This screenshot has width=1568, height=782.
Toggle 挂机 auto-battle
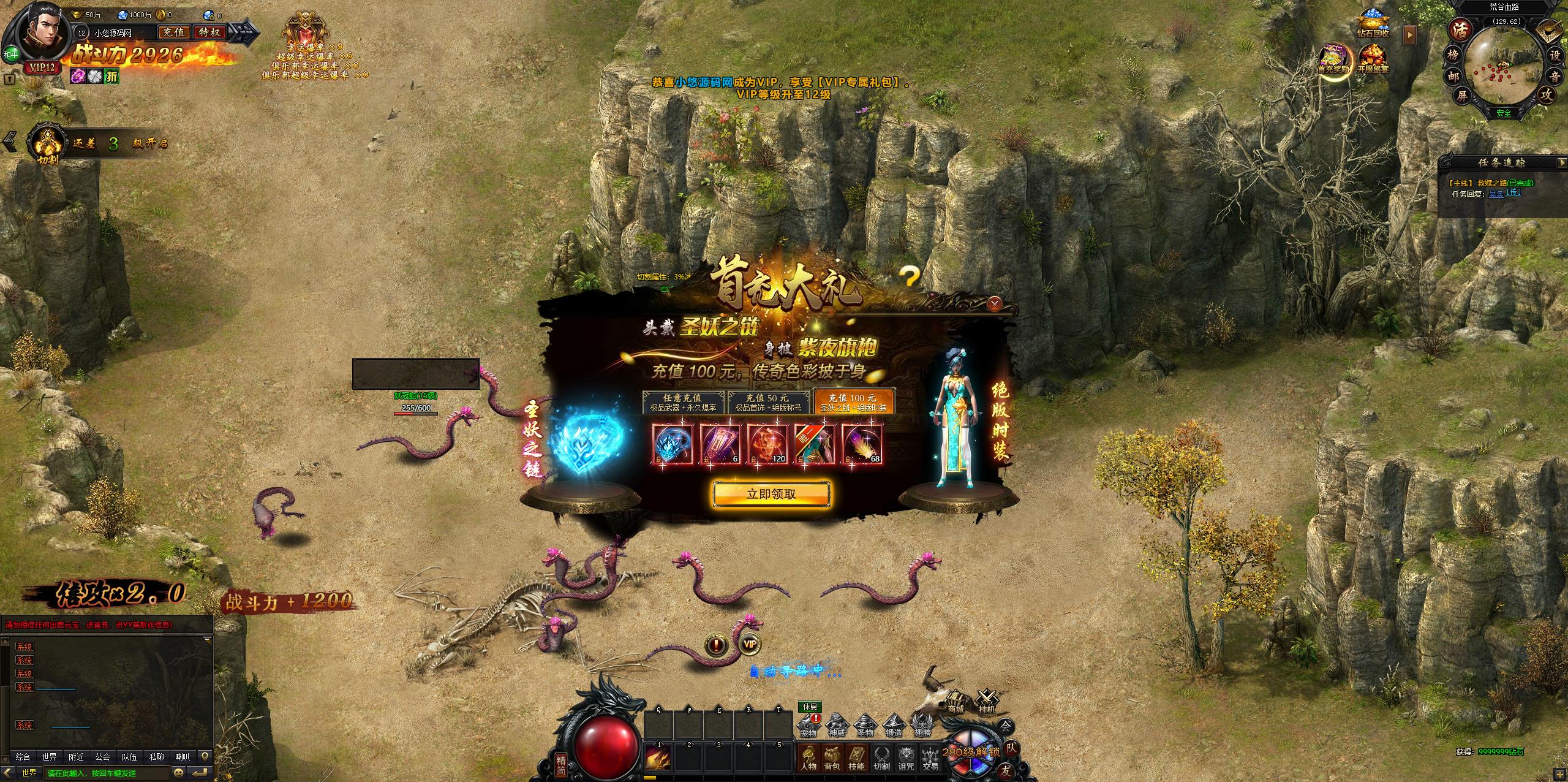point(987,702)
